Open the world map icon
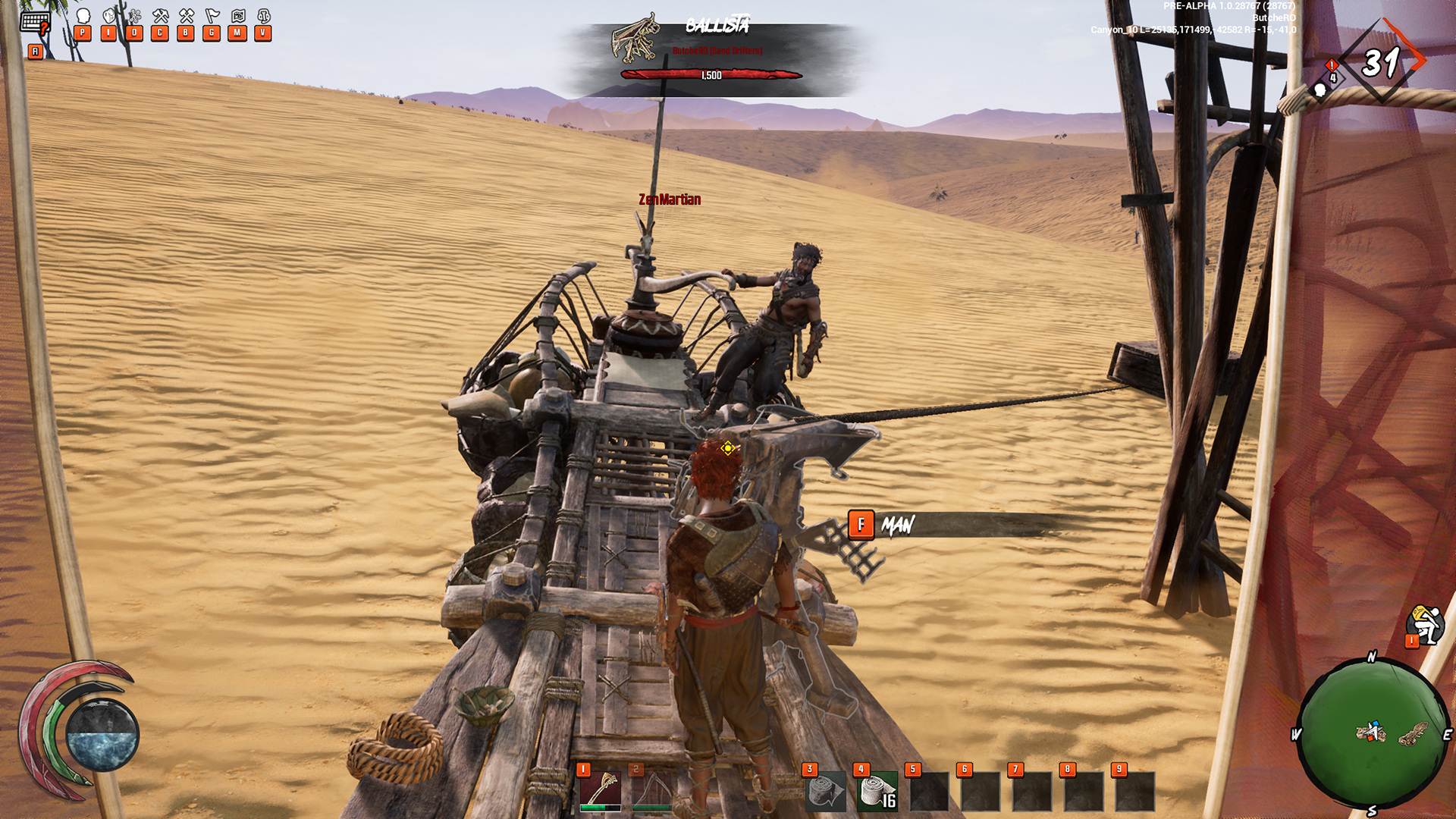 pyautogui.click(x=237, y=17)
